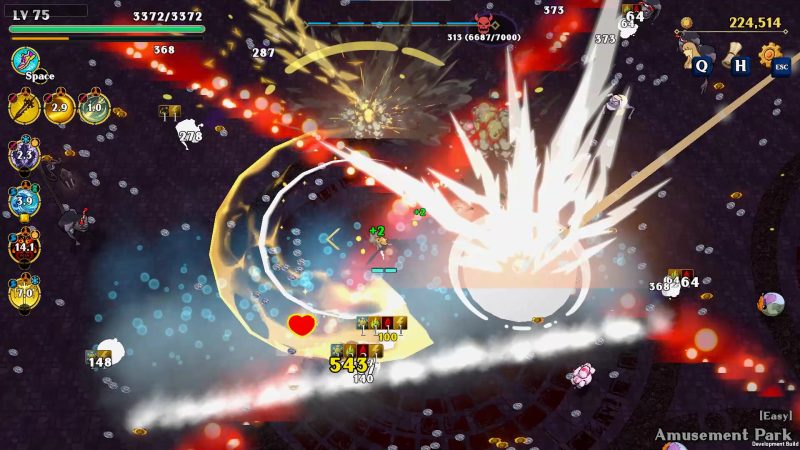The image size is (800, 450).
Task: Click the red skill showing 14.1 cooldown
Action: tap(24, 246)
